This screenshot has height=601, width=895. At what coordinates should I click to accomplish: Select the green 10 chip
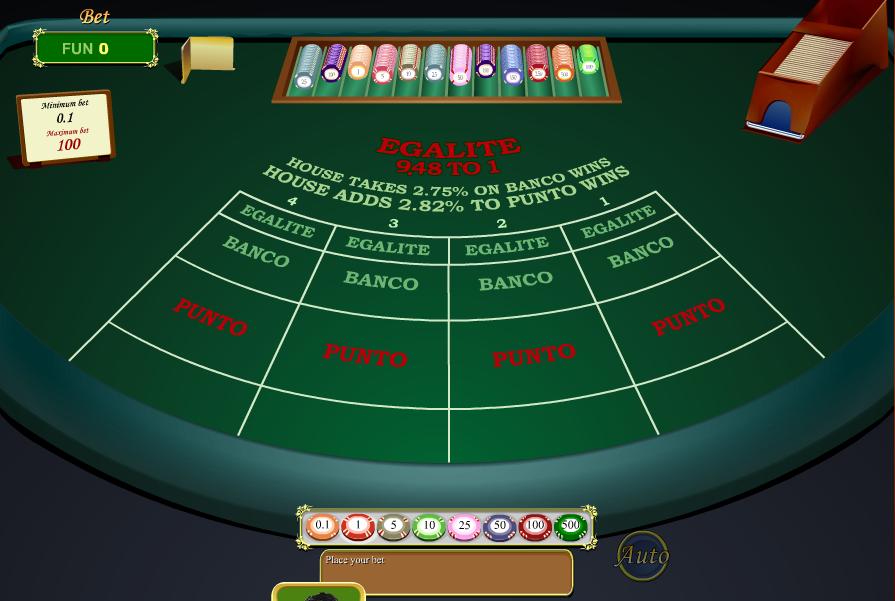coord(429,525)
